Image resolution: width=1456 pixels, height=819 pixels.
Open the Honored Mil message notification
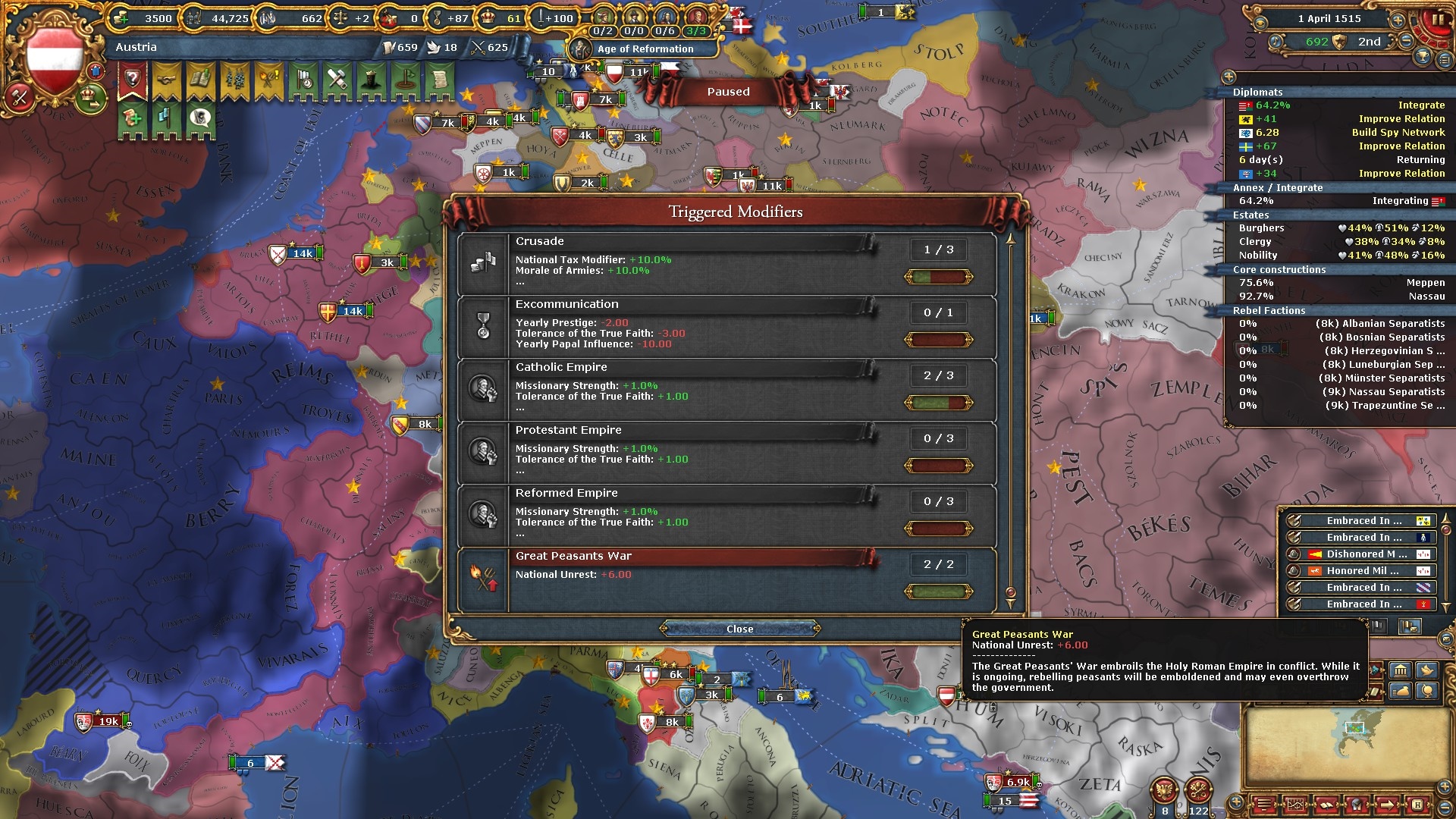[1360, 570]
